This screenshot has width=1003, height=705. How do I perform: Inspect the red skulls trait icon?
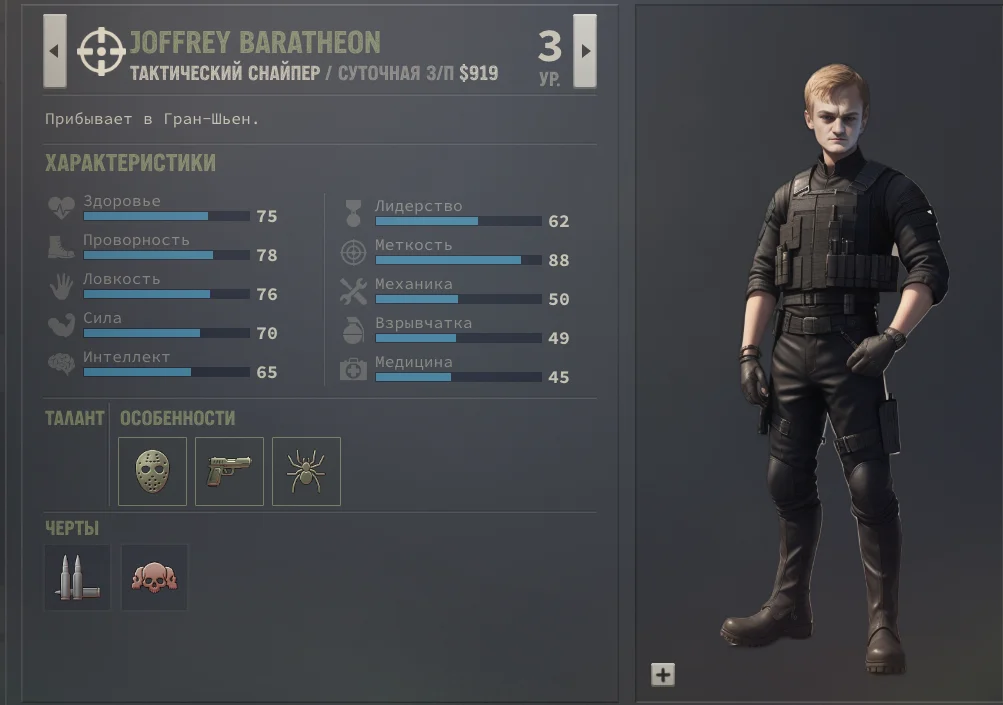tap(154, 577)
